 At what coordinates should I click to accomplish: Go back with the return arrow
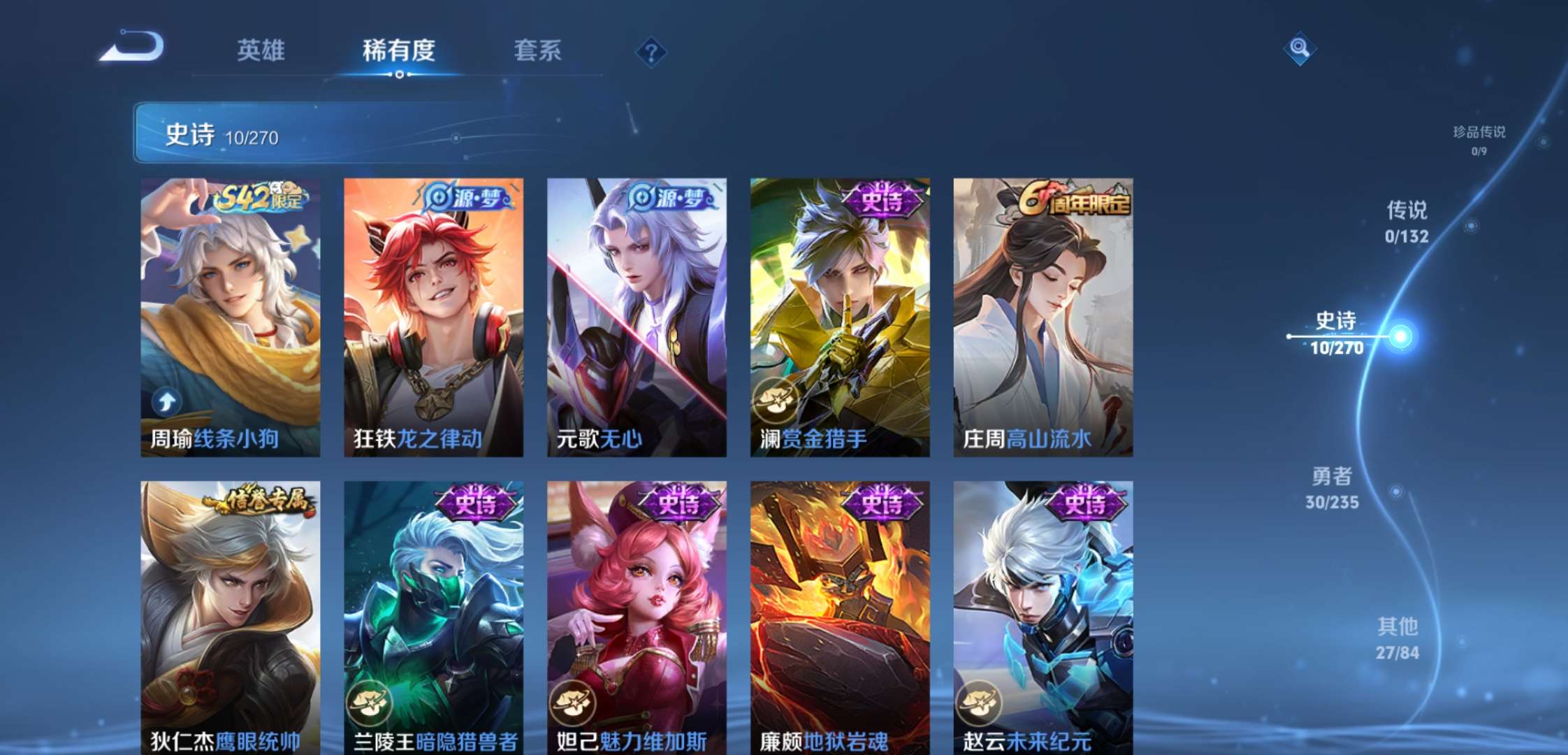(x=133, y=48)
